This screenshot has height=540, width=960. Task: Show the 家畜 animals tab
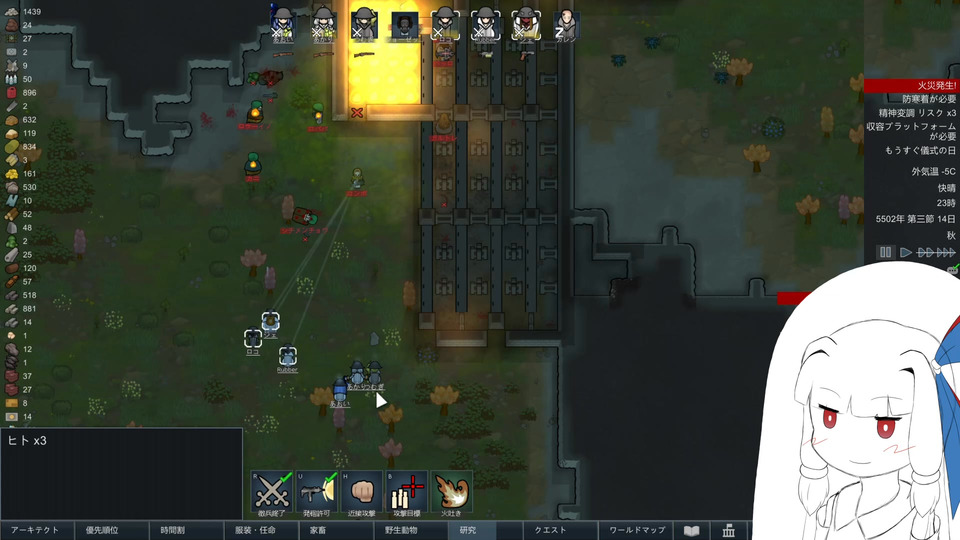[x=318, y=531]
